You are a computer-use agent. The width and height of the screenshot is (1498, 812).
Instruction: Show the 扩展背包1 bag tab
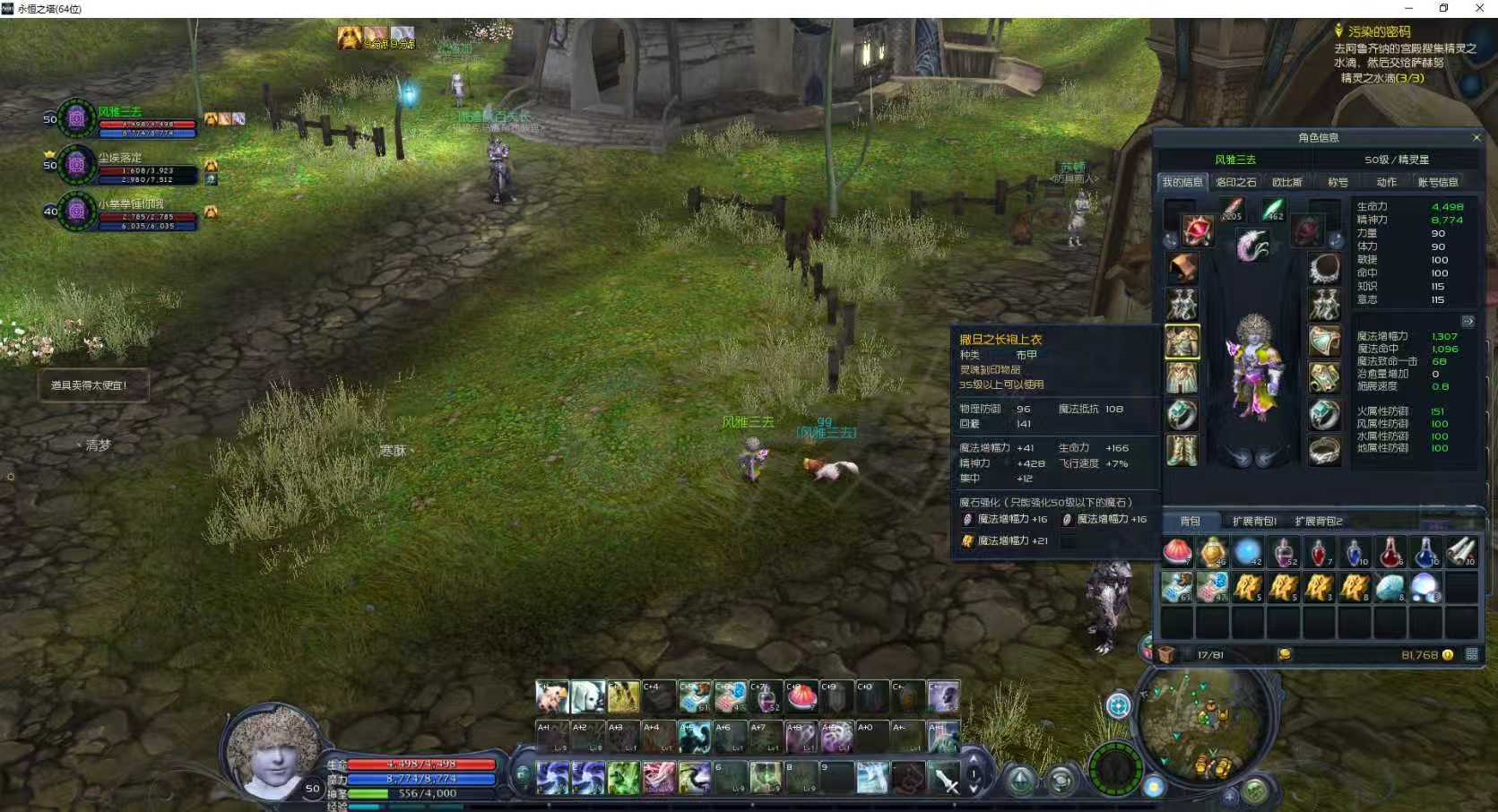1253,521
